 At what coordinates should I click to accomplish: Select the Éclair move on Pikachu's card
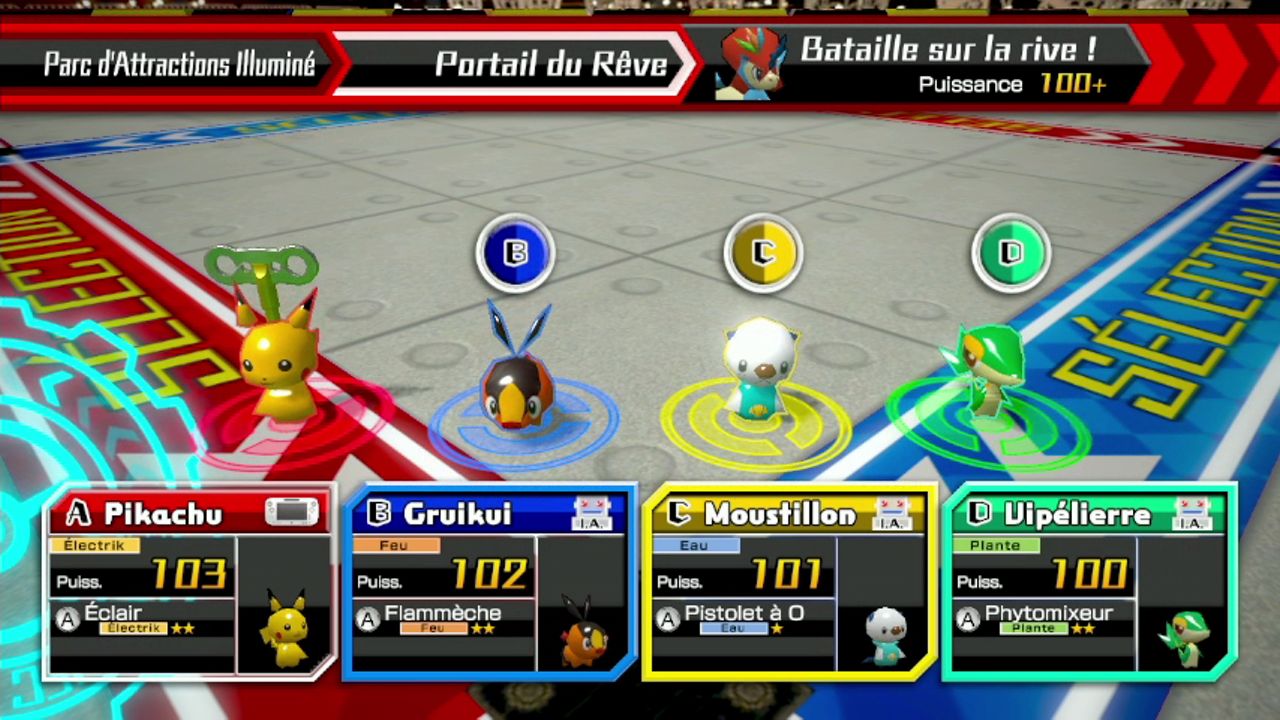click(x=140, y=619)
